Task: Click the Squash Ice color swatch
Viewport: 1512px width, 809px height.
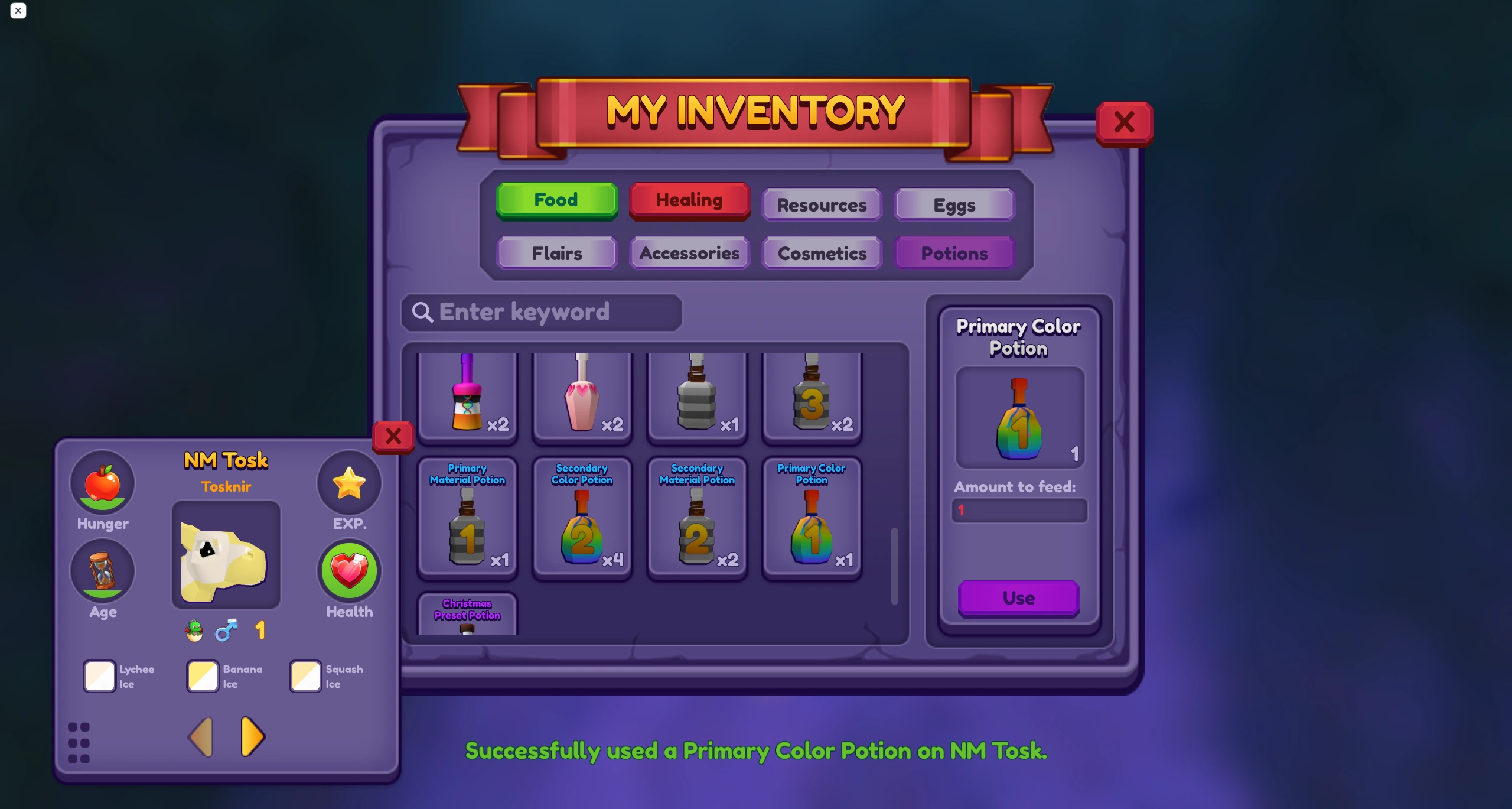Action: coord(304,676)
